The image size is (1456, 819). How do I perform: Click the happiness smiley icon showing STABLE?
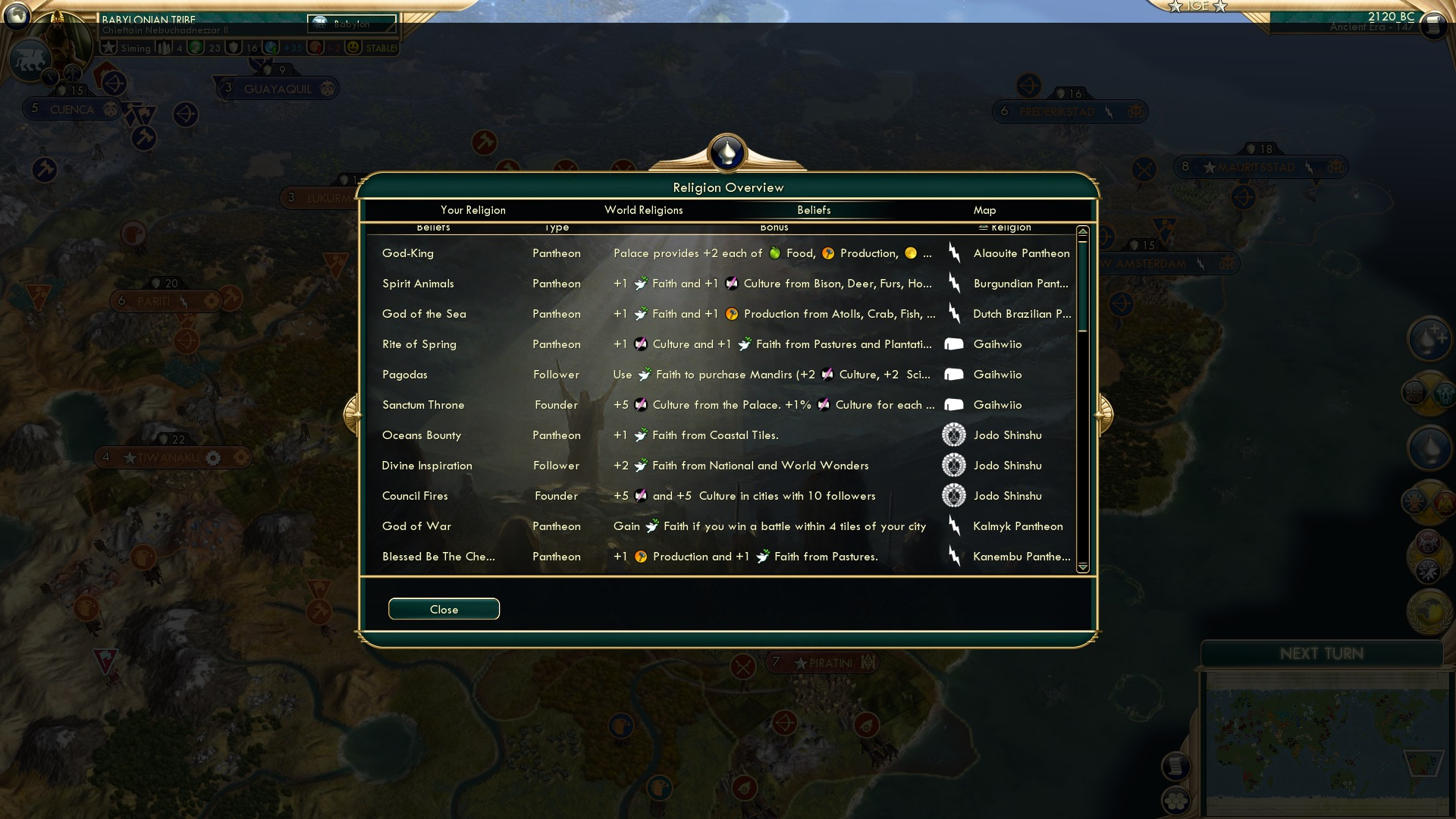pos(353,47)
